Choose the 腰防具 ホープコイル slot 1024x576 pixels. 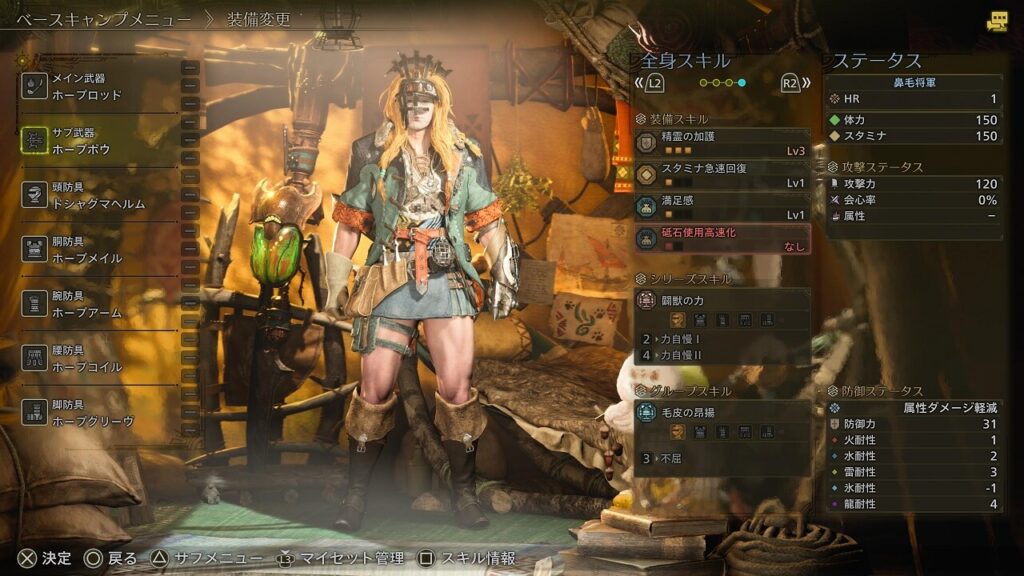[x=100, y=359]
